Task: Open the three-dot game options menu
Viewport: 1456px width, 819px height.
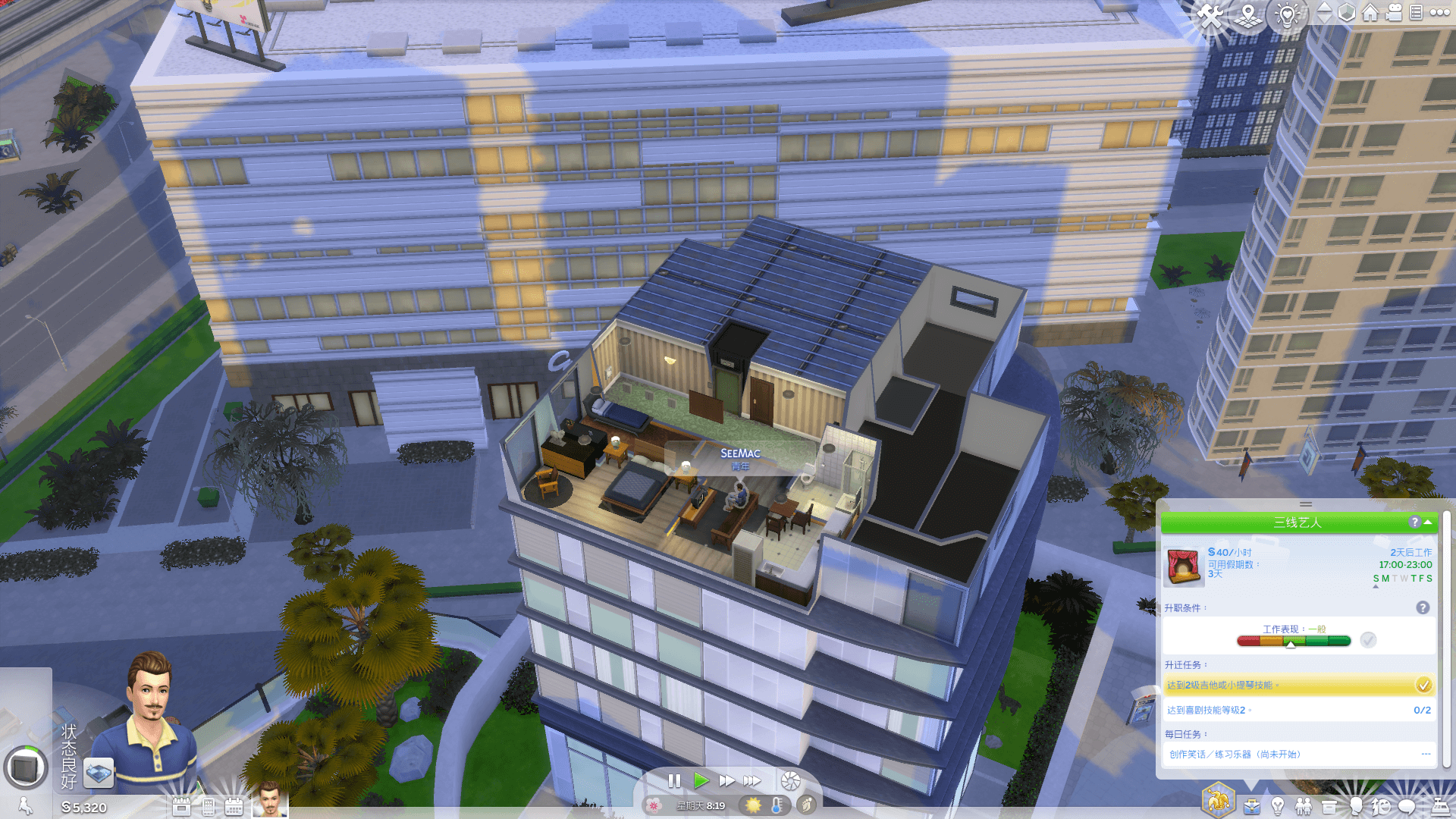Action: coord(1439,13)
